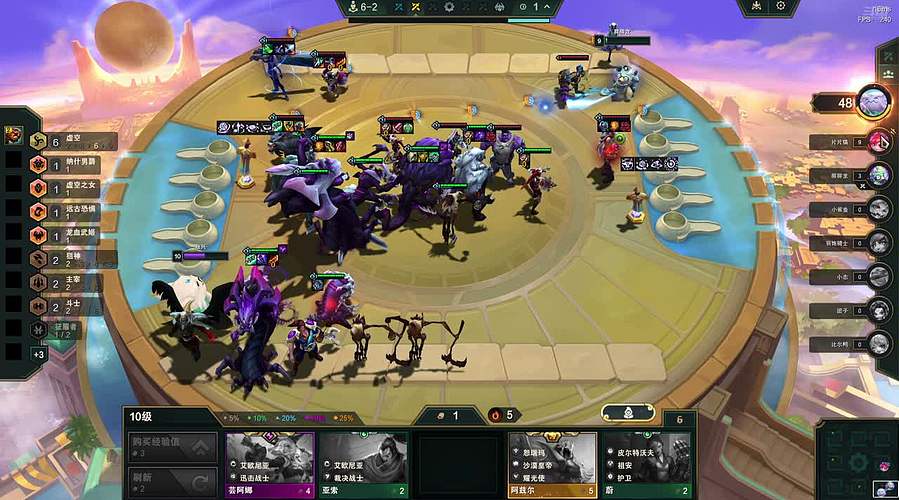899x500 pixels.
Task: Buy Irelia from the shop
Action: [x=270, y=463]
